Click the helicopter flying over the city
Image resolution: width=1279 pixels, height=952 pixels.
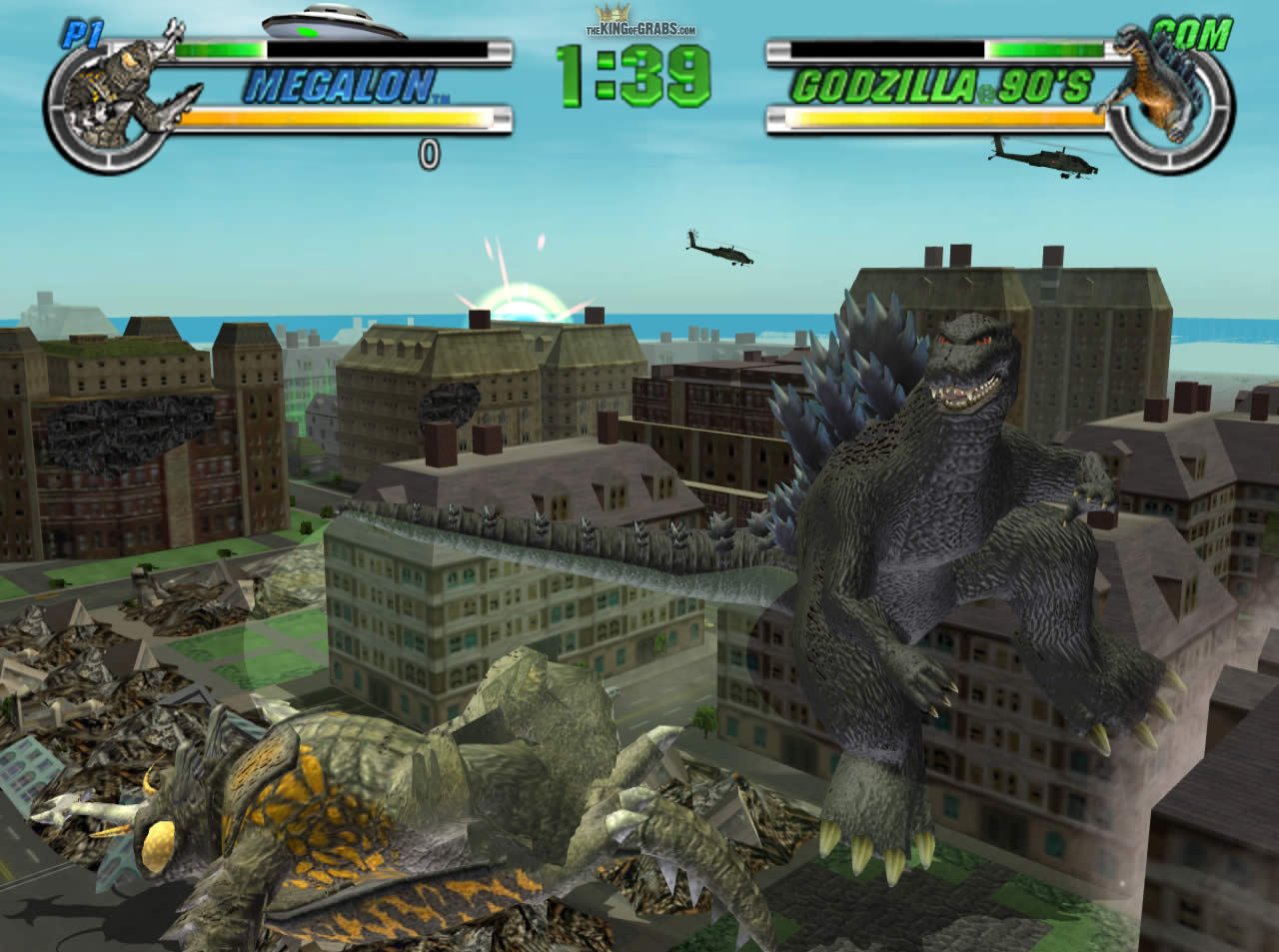(x=715, y=250)
